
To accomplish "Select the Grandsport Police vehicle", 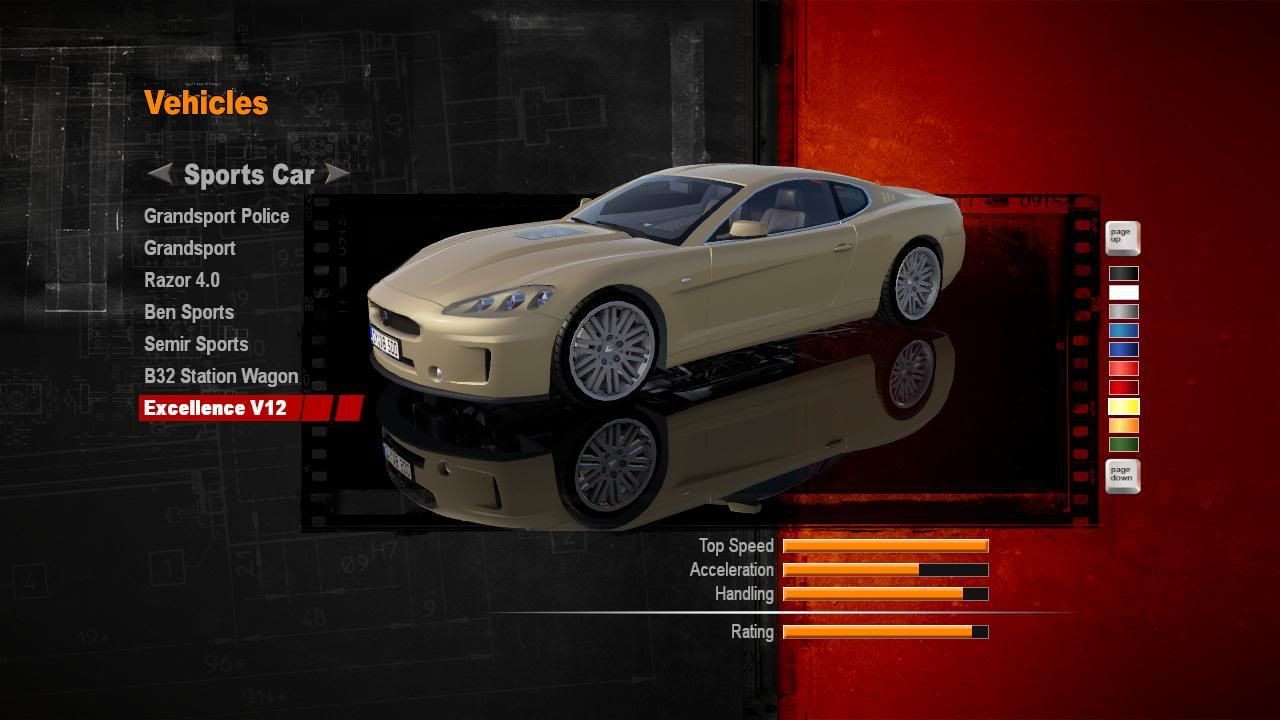I will click(x=216, y=216).
